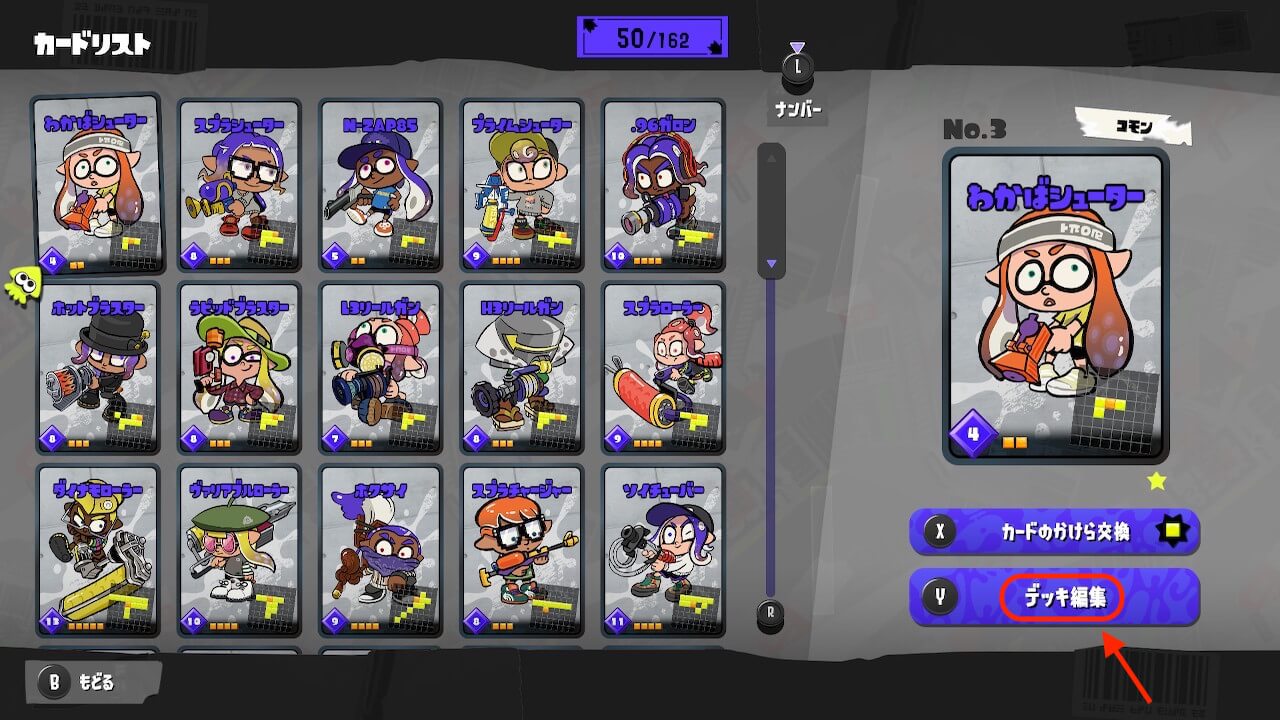Open カードのかけら交換 card-bits exchange
Screen dimensions: 1280x720
point(1054,532)
